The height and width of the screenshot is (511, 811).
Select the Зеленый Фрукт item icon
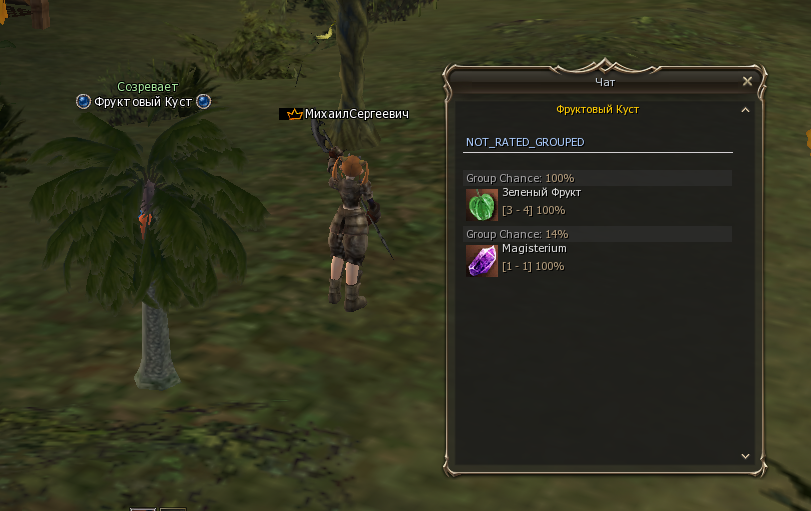click(x=482, y=204)
